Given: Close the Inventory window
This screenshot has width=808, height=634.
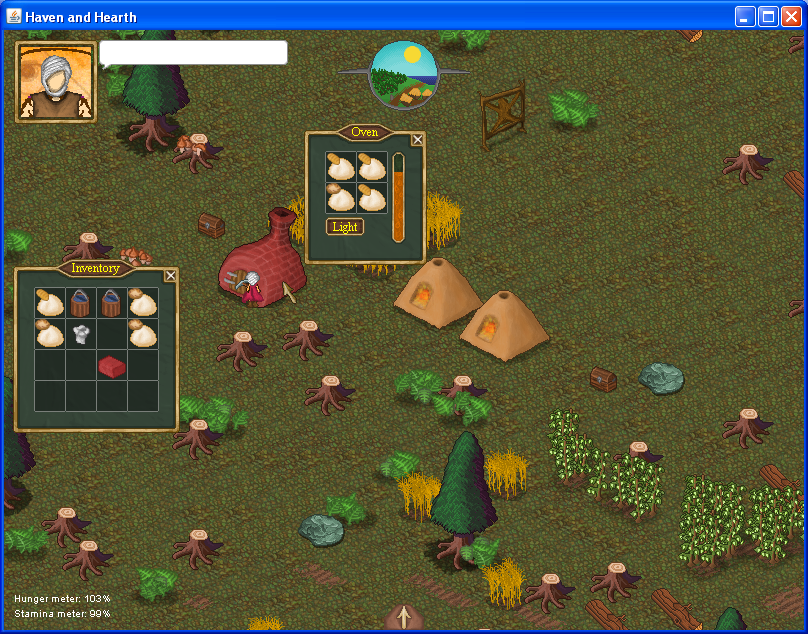Looking at the screenshot, I should coord(170,276).
